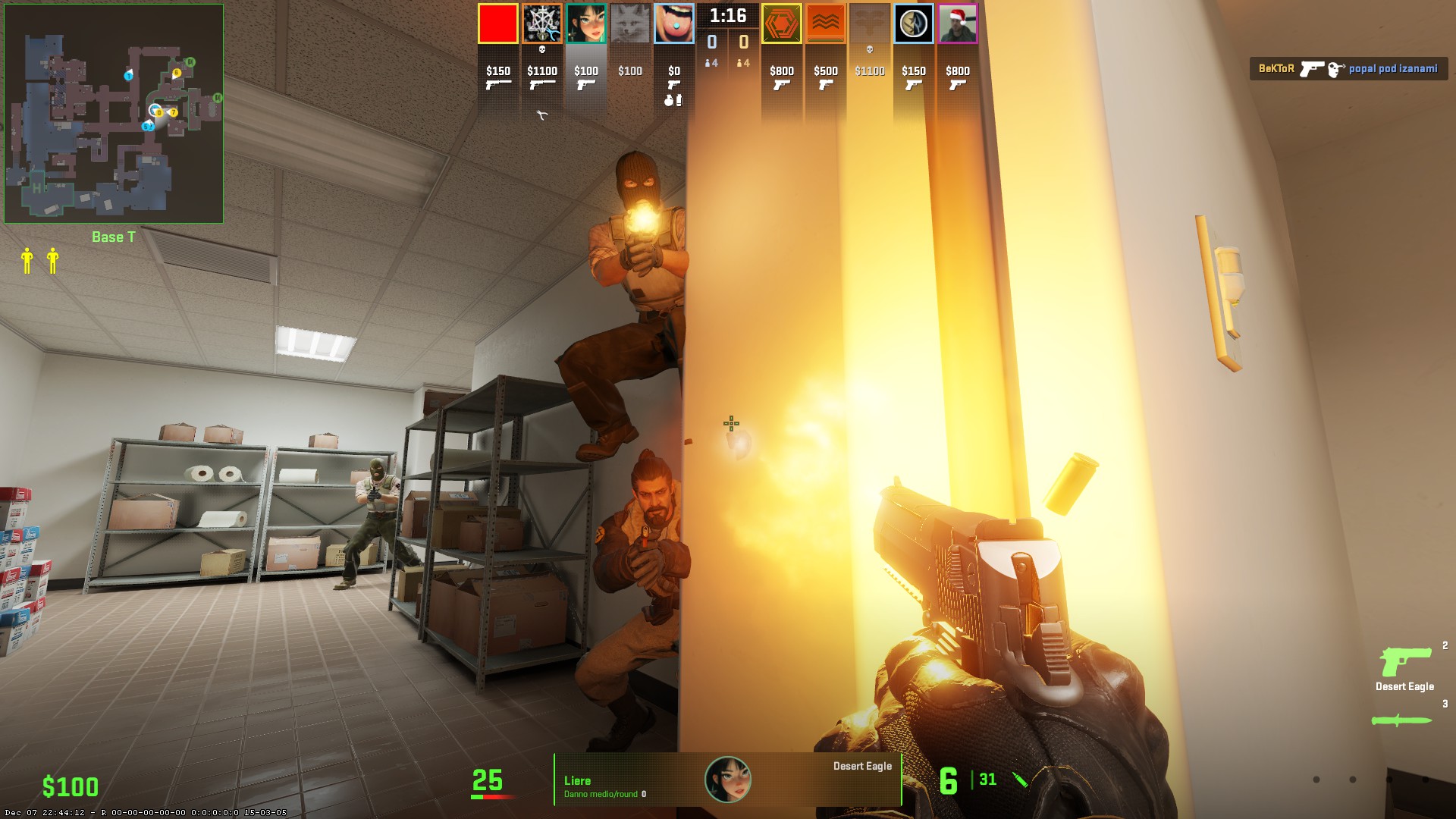Switch to the knife weapon slot
Image resolution: width=1456 pixels, height=819 pixels.
[1401, 720]
